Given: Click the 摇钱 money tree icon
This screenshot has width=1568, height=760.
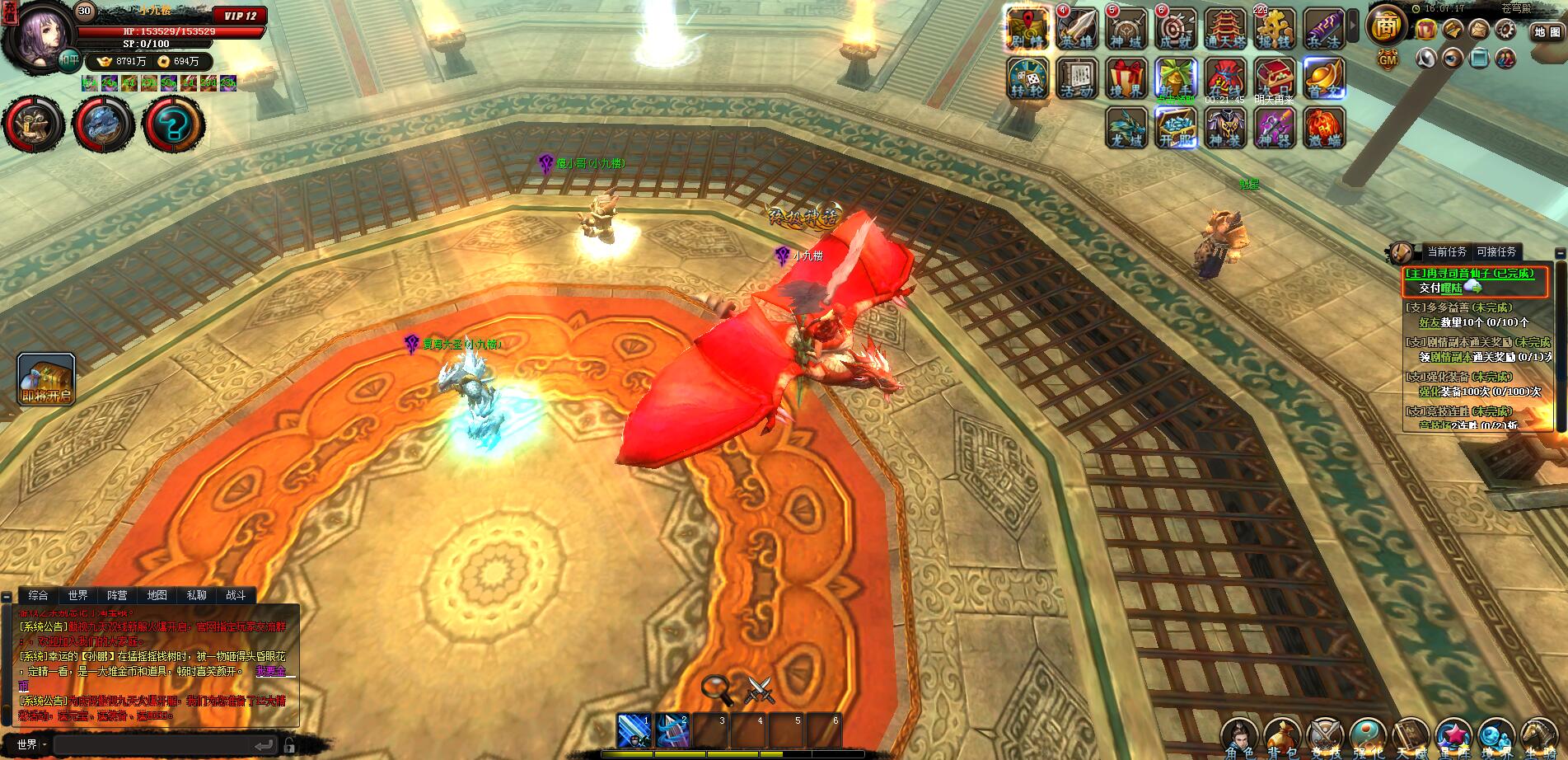Looking at the screenshot, I should click(1275, 29).
